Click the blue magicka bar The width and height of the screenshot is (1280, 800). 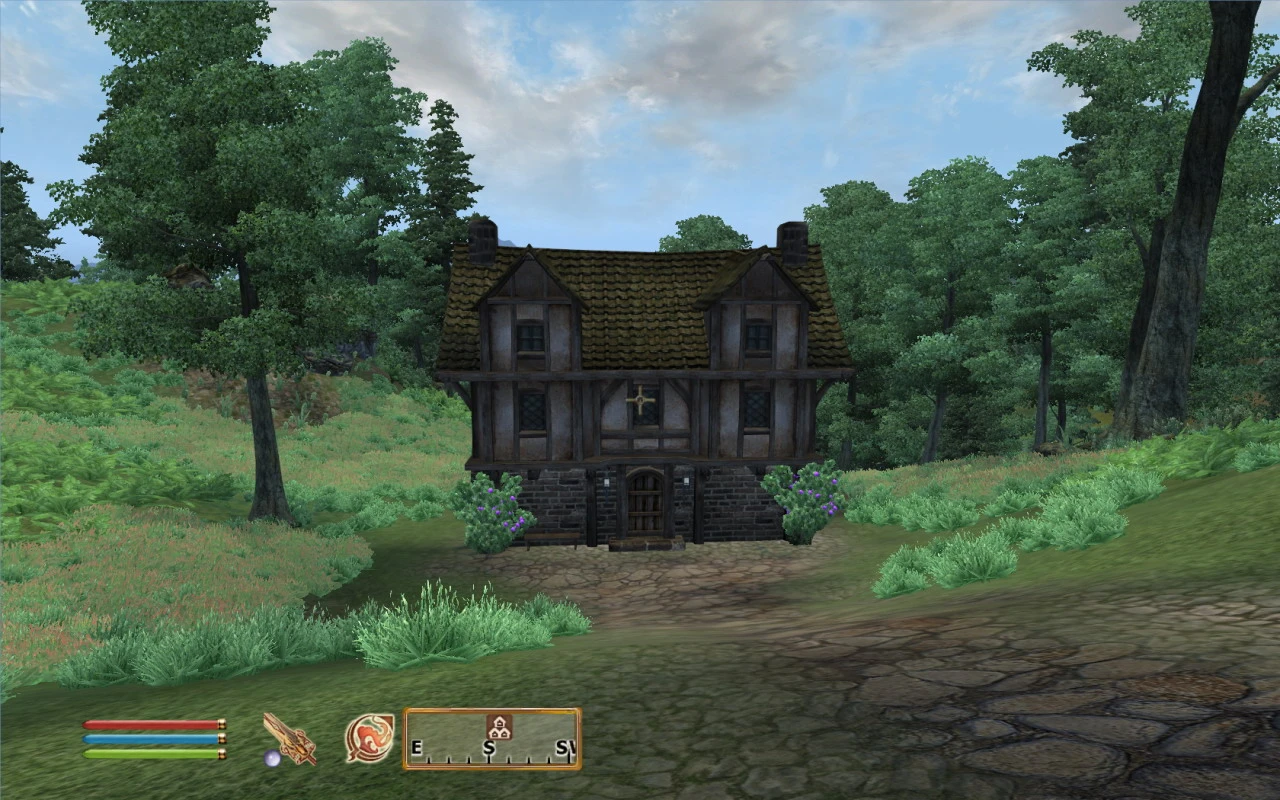click(x=150, y=740)
